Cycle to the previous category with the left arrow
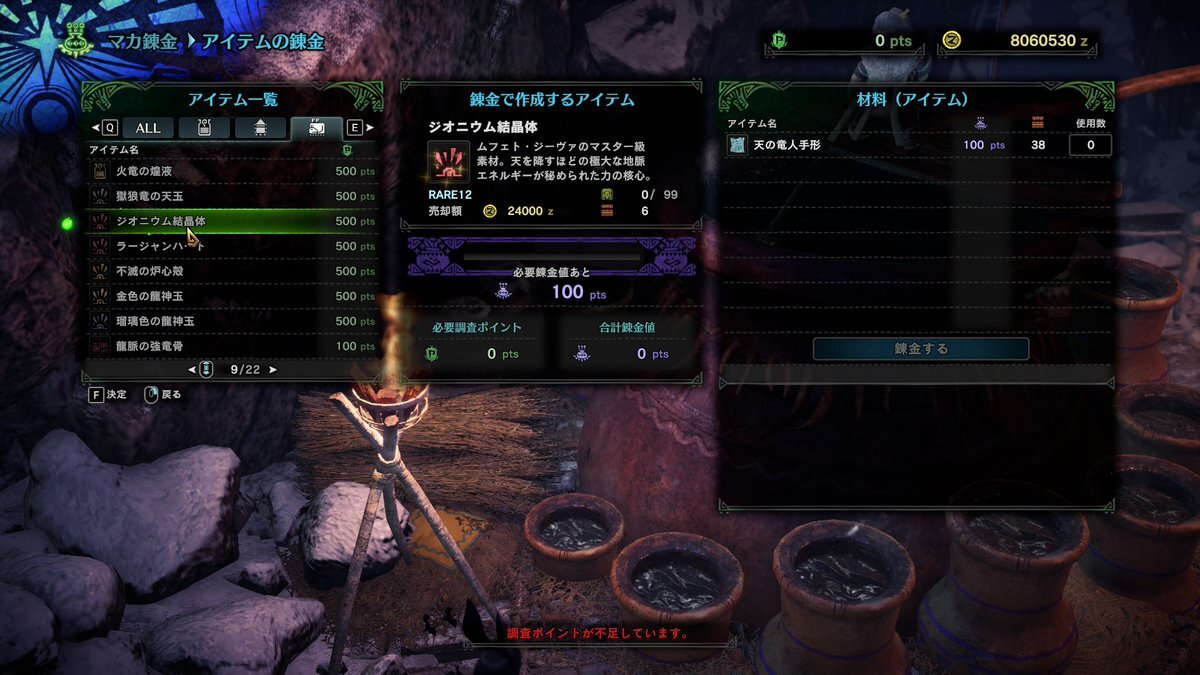 pos(96,128)
